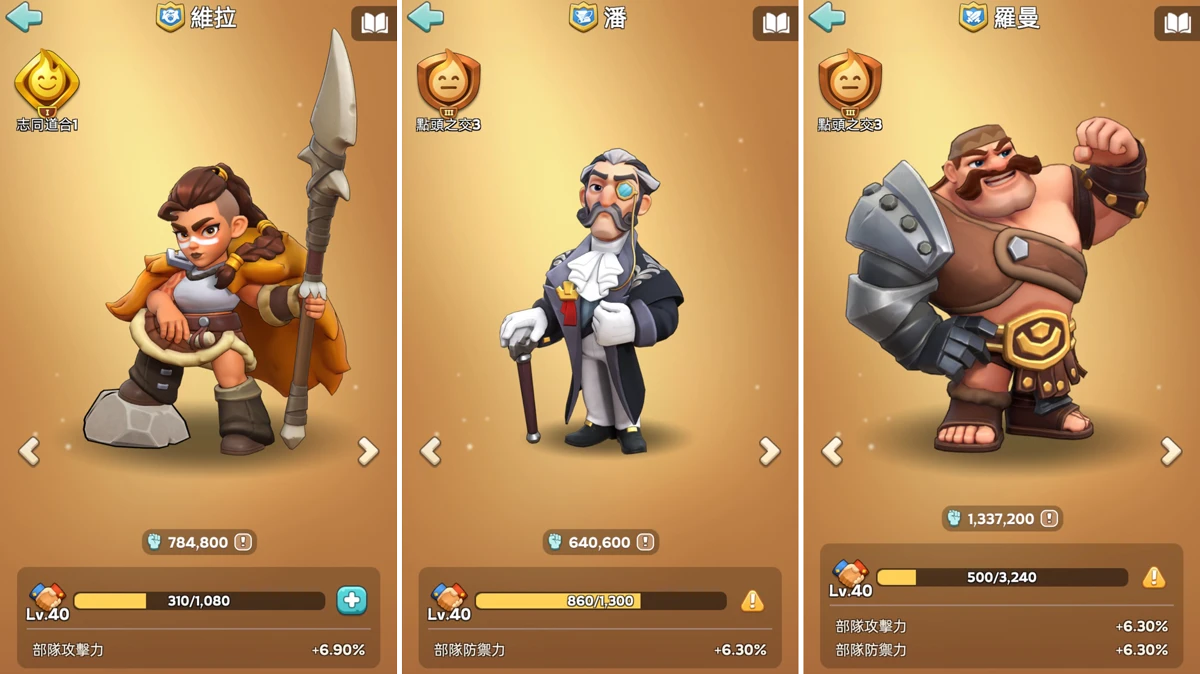Open the book icon on 維拉's panel
This screenshot has height=674, width=1200.
374,23
